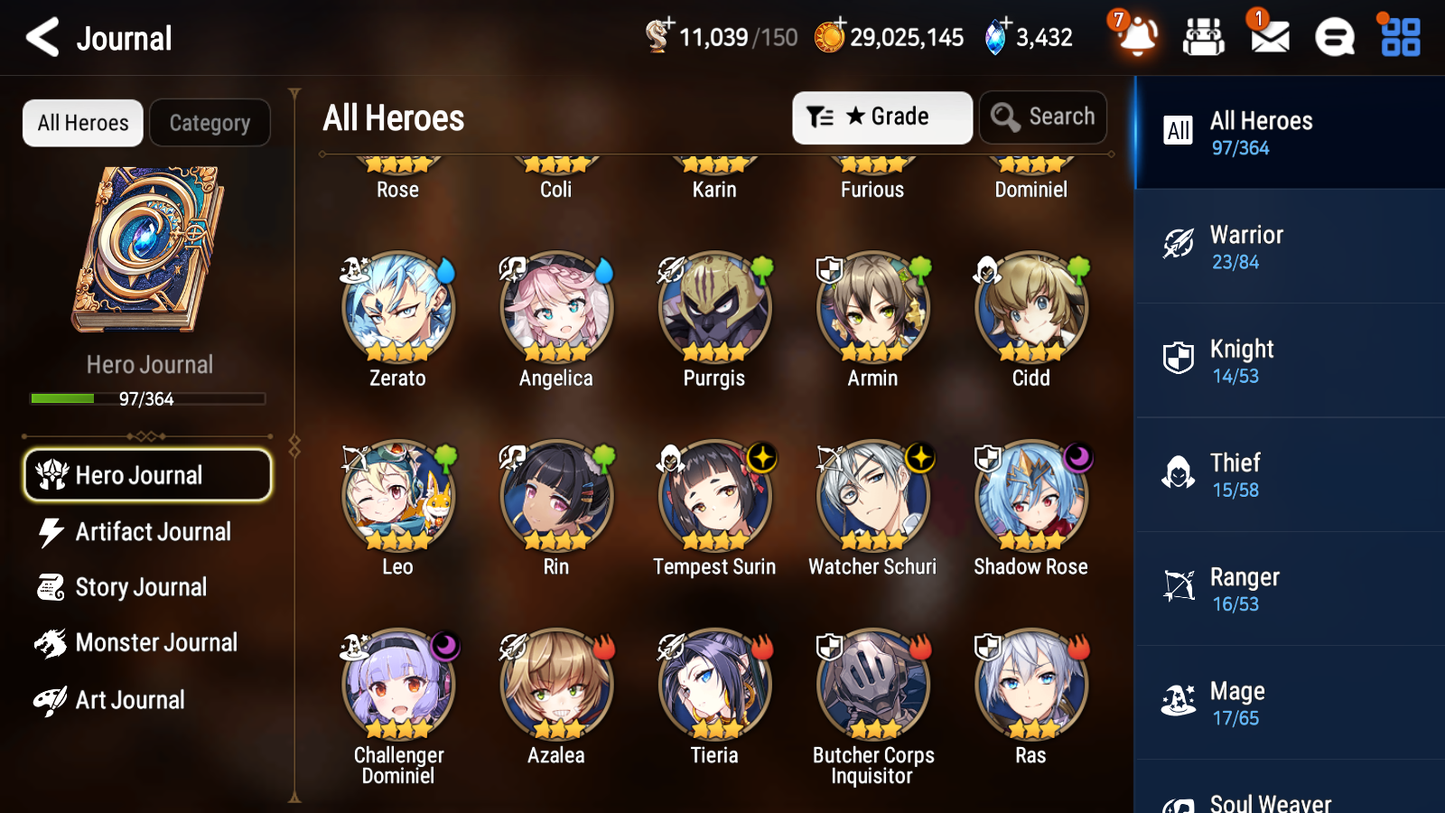1445x813 pixels.
Task: Click the Search button
Action: click(x=1042, y=117)
